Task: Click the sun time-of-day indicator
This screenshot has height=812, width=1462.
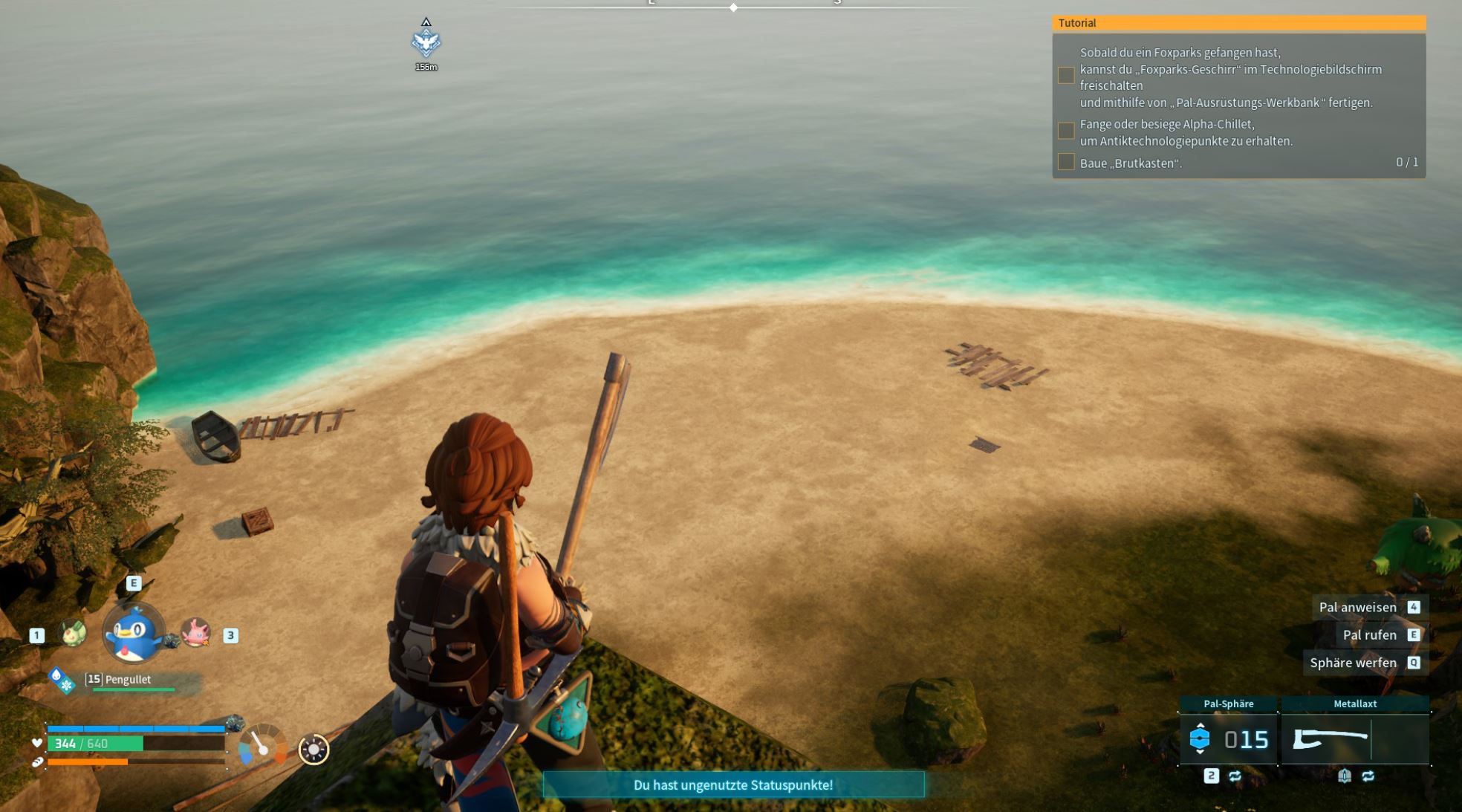Action: [313, 749]
